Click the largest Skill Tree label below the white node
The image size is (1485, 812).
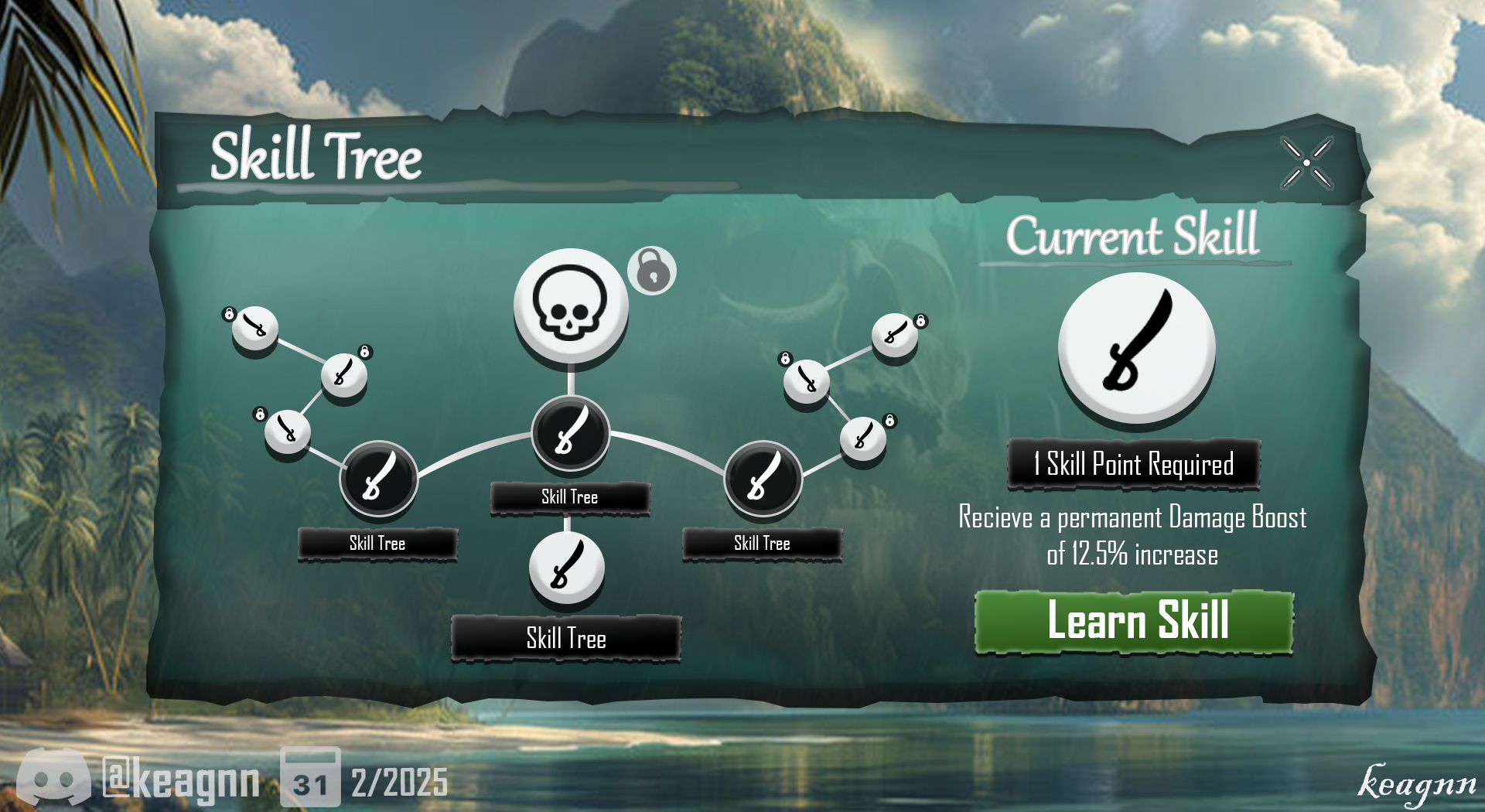[x=566, y=639]
